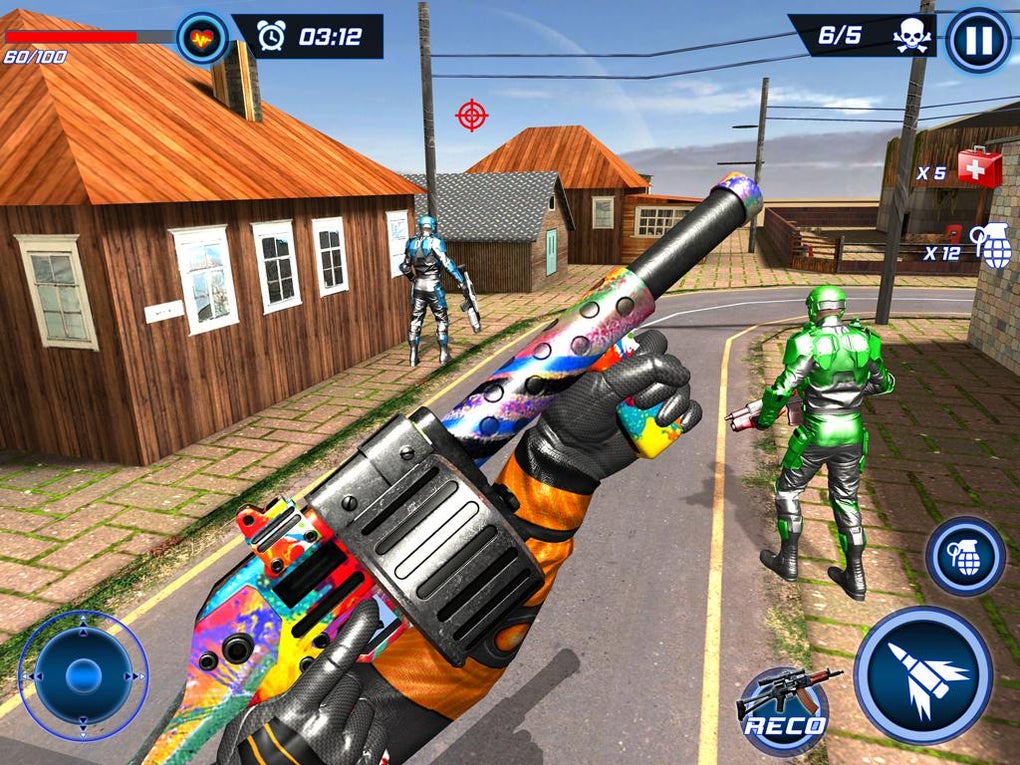Pause the game

[x=978, y=41]
